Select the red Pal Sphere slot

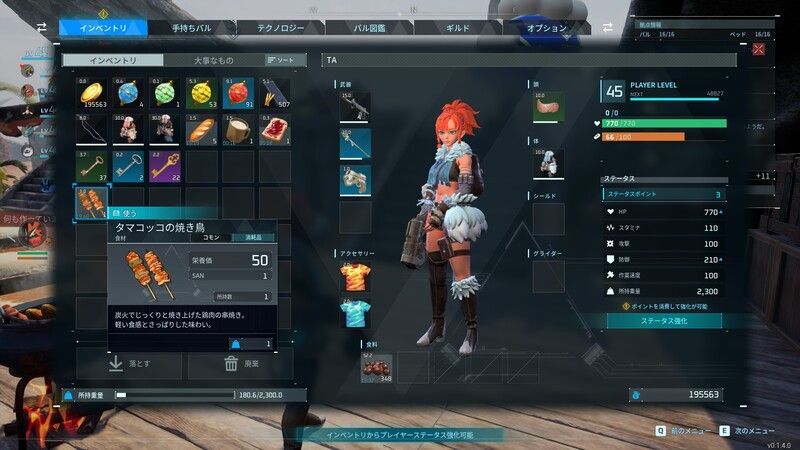pos(239,94)
